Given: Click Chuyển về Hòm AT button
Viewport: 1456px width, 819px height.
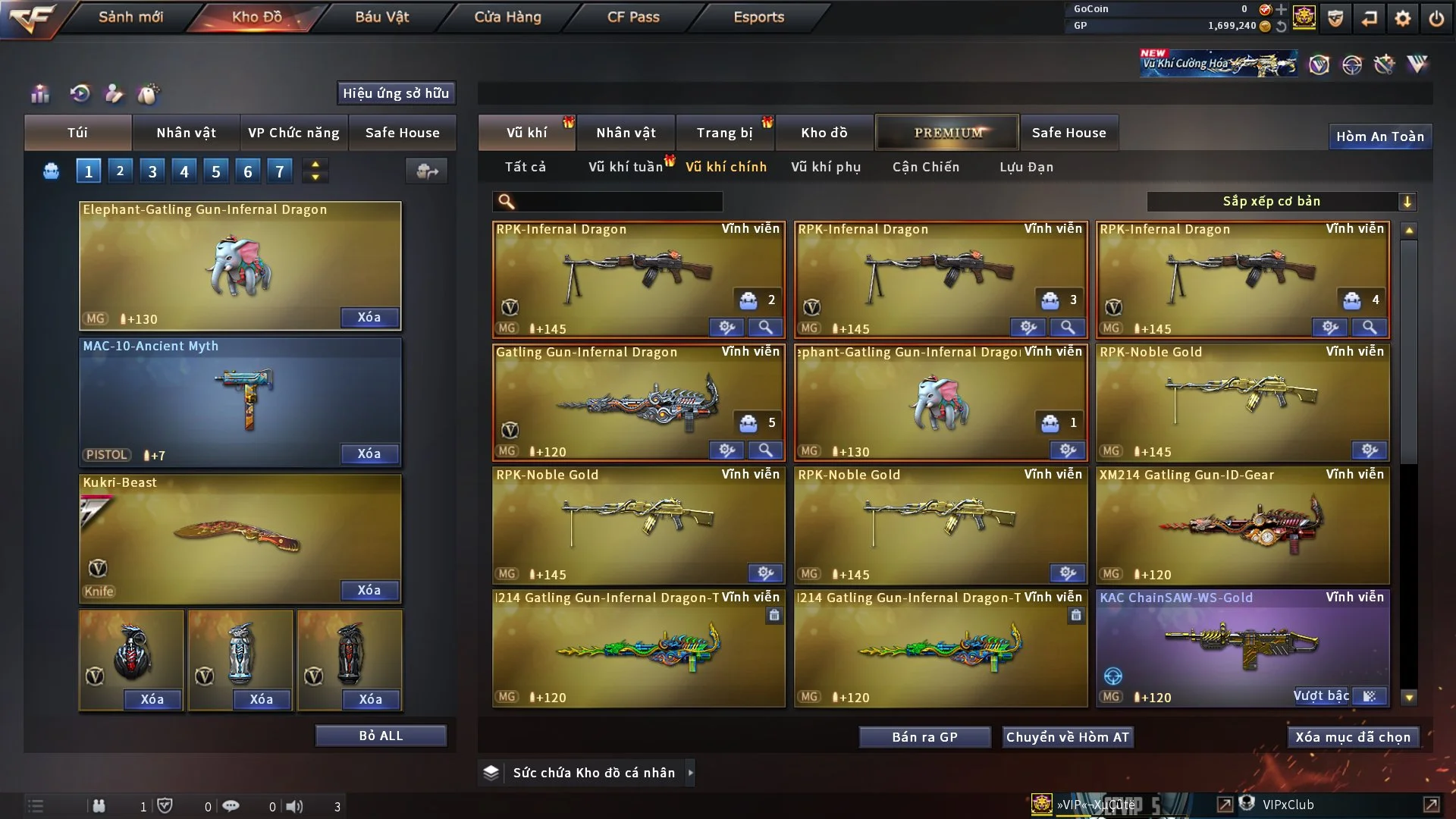Looking at the screenshot, I should coord(1067,737).
